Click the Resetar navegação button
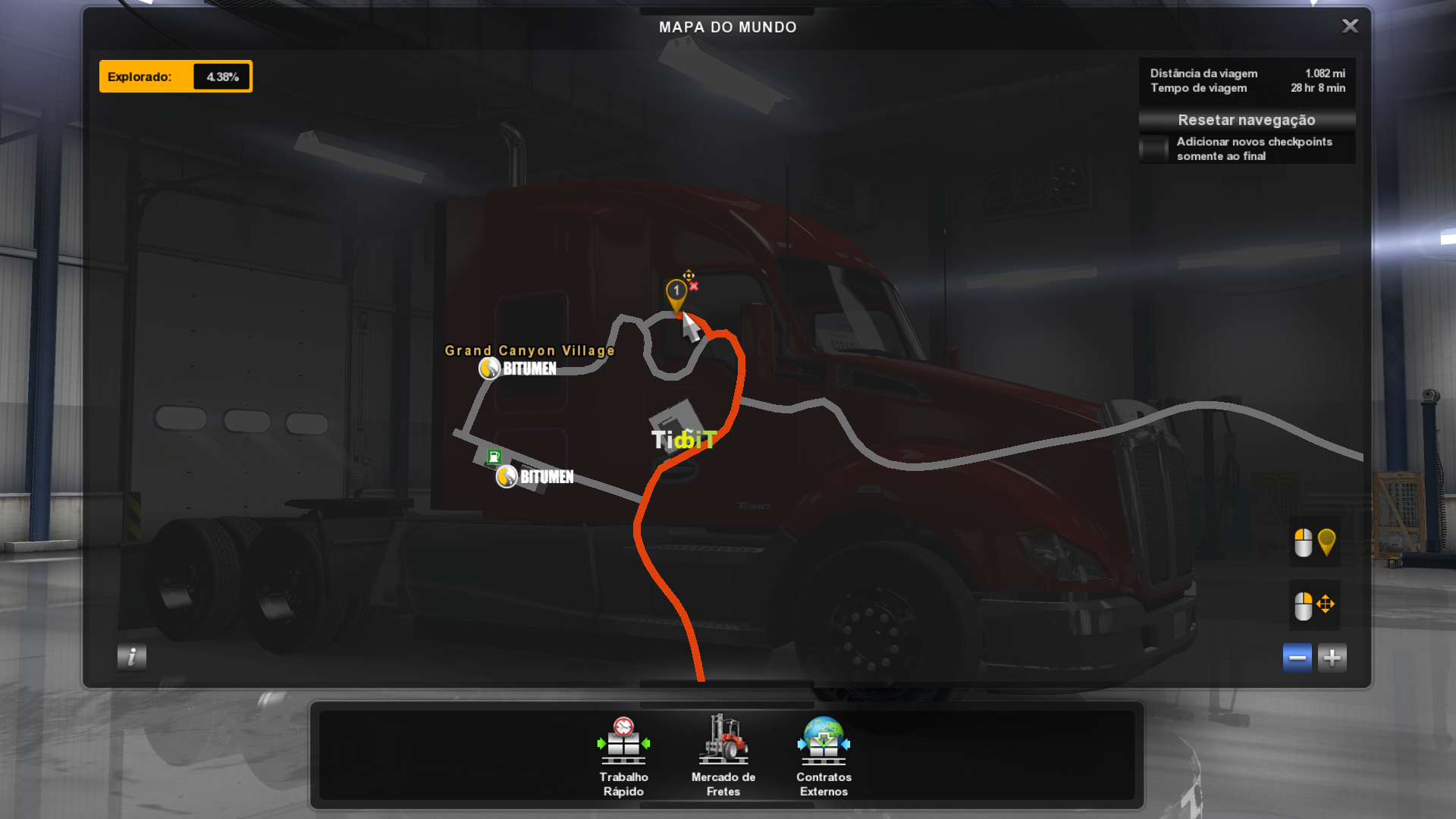The height and width of the screenshot is (819, 1456). (x=1246, y=120)
